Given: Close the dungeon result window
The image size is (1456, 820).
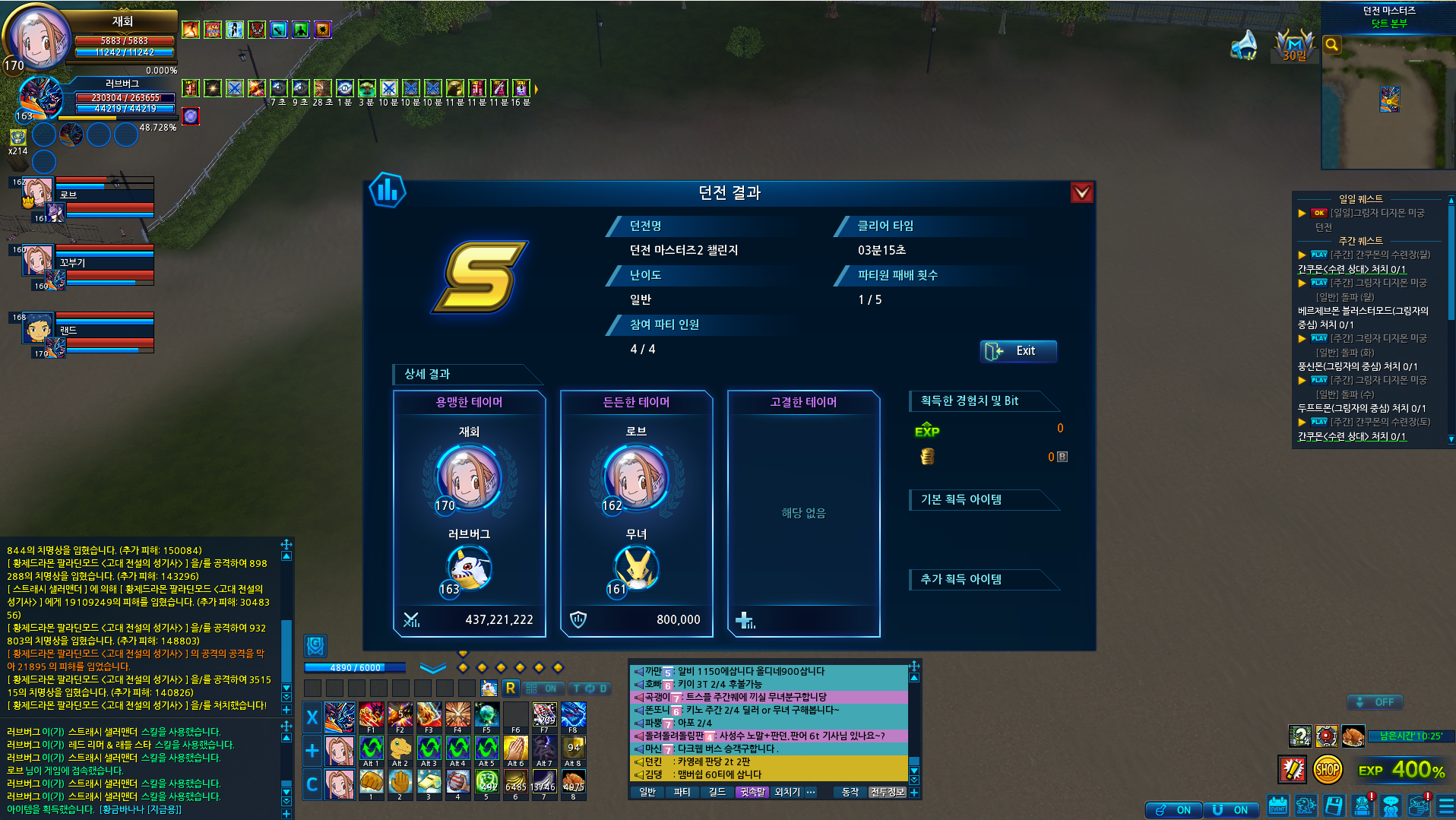Looking at the screenshot, I should click(1081, 193).
